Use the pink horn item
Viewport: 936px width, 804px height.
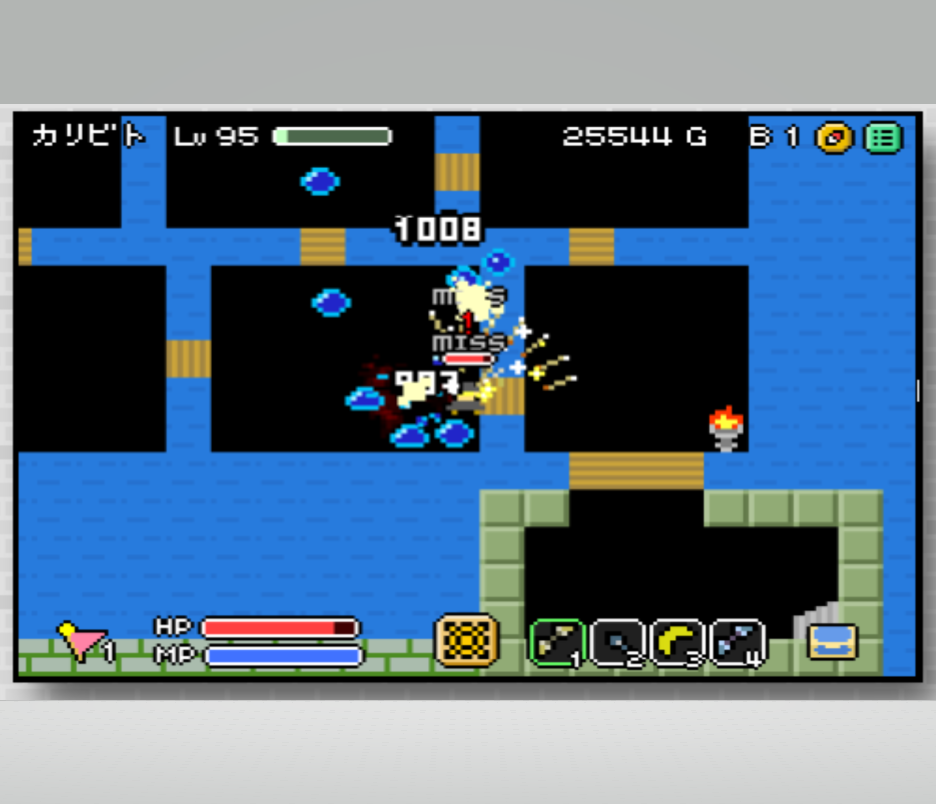tap(82, 641)
